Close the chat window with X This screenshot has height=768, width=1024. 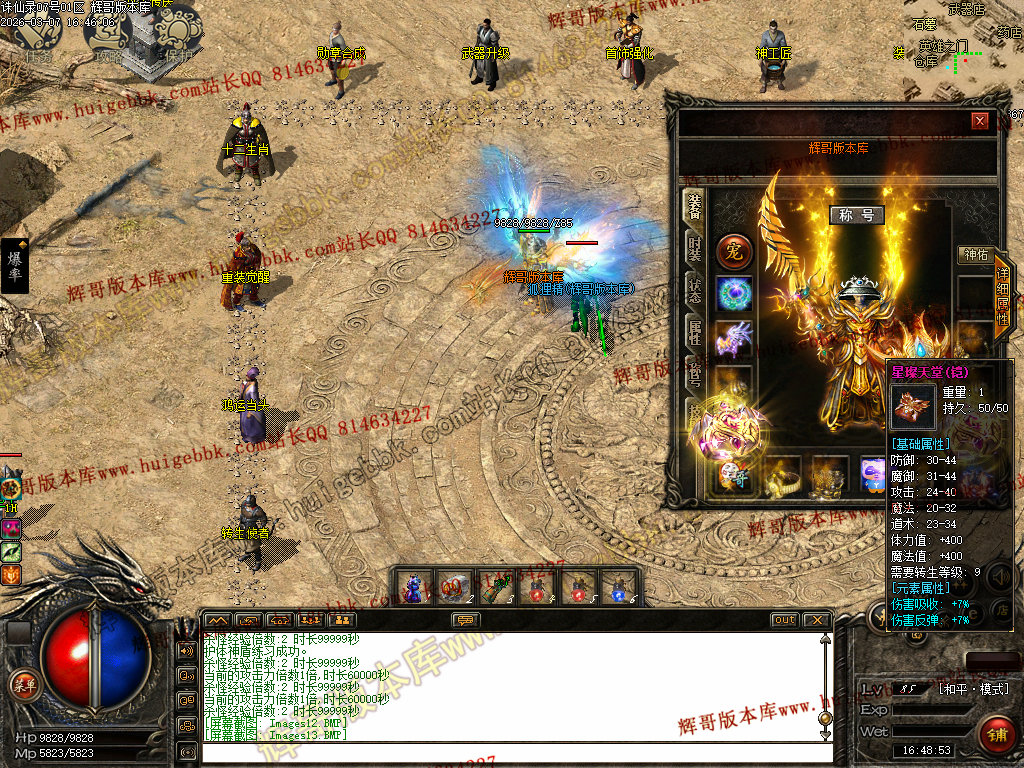pyautogui.click(x=817, y=620)
